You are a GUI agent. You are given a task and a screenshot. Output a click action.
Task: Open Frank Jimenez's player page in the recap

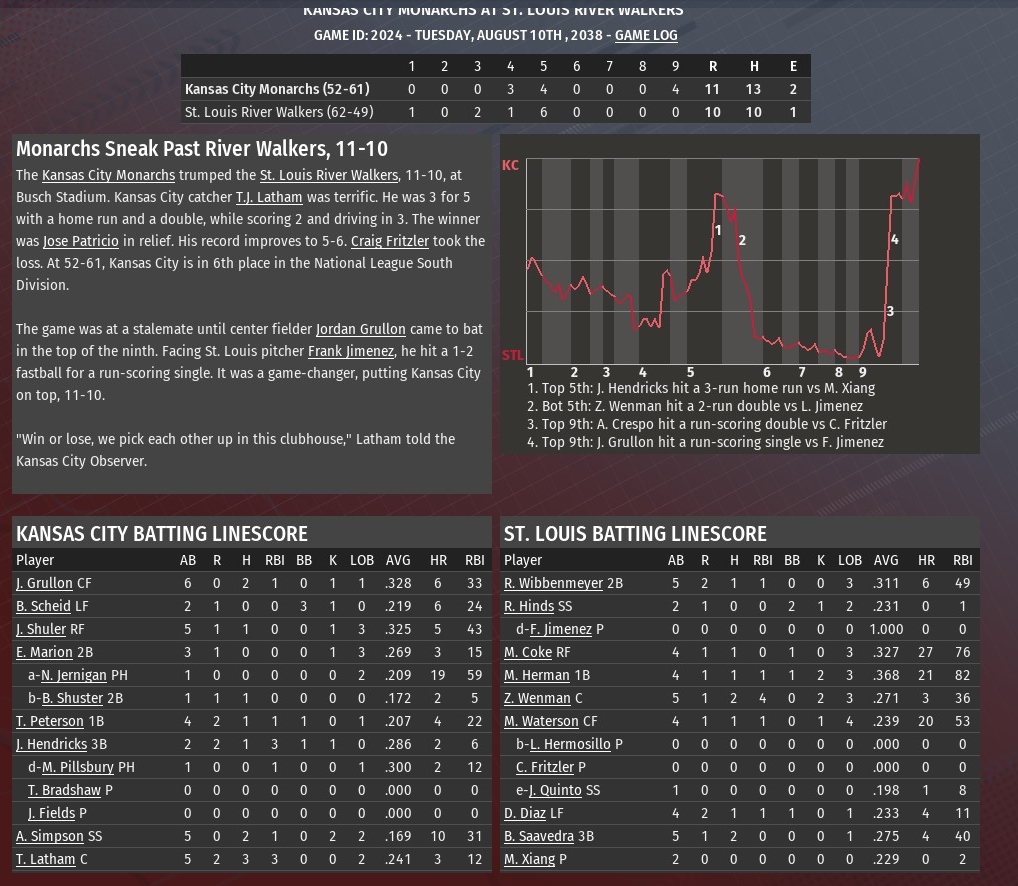coord(350,351)
